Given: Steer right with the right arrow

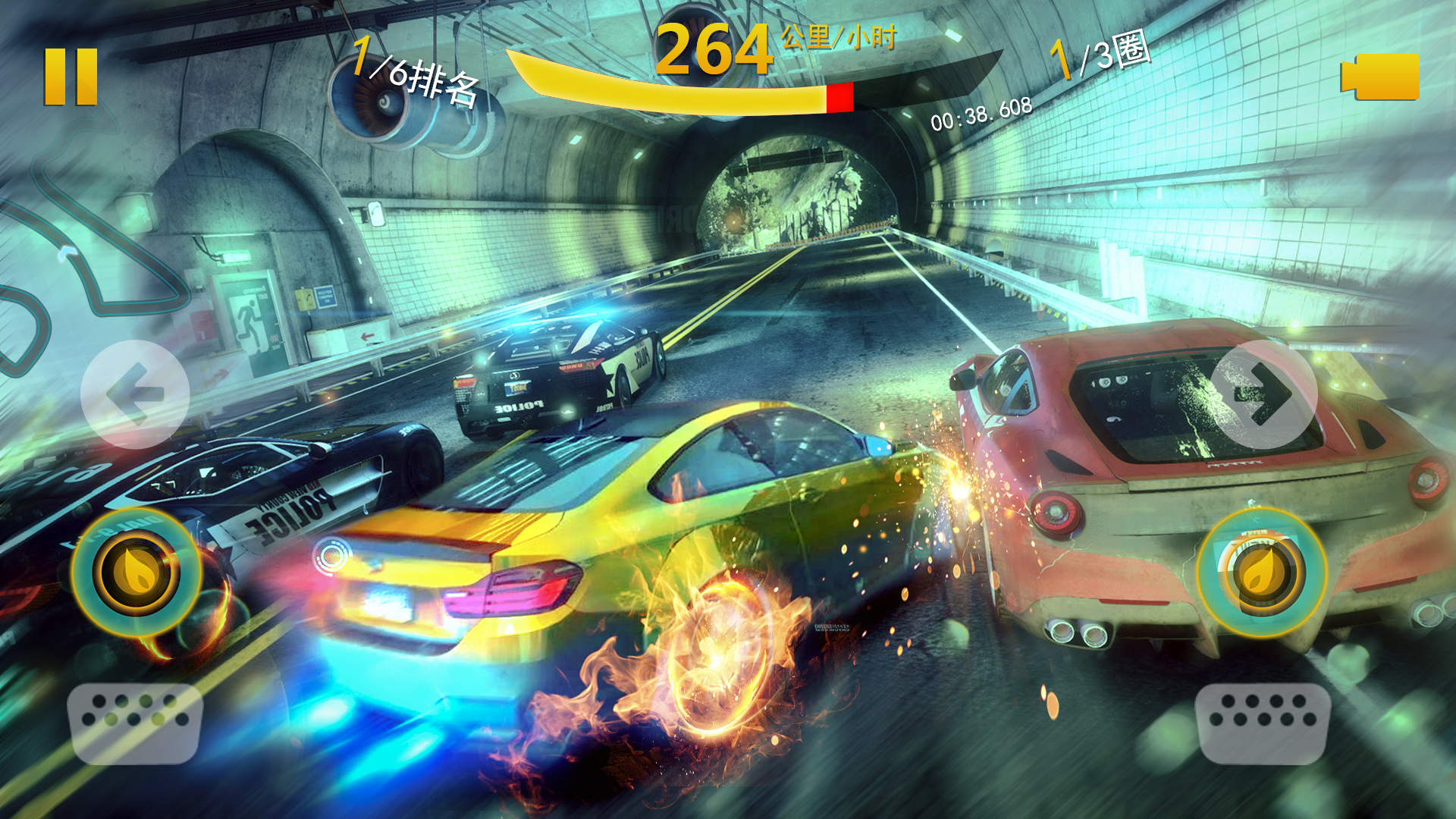Looking at the screenshot, I should click(x=1263, y=394).
